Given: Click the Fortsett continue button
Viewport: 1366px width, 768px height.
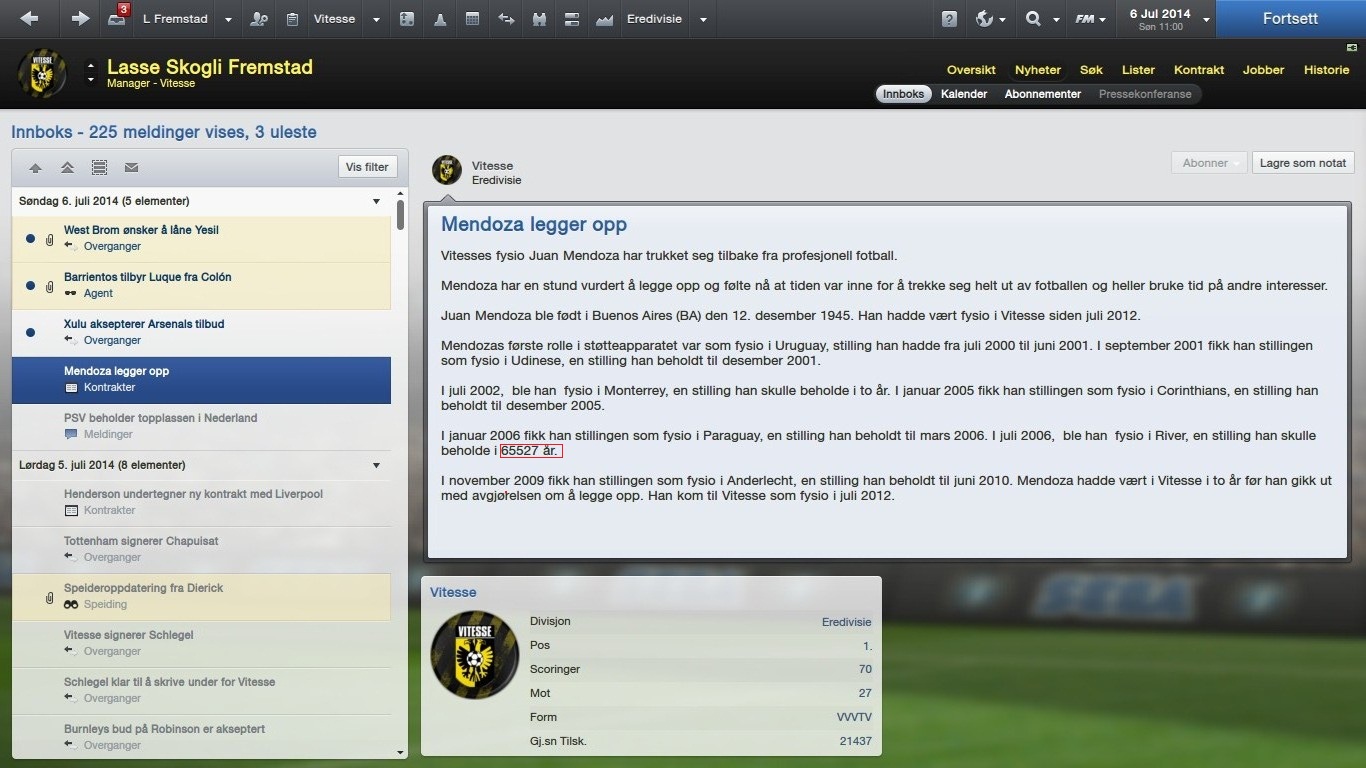Looking at the screenshot, I should tap(1290, 19).
